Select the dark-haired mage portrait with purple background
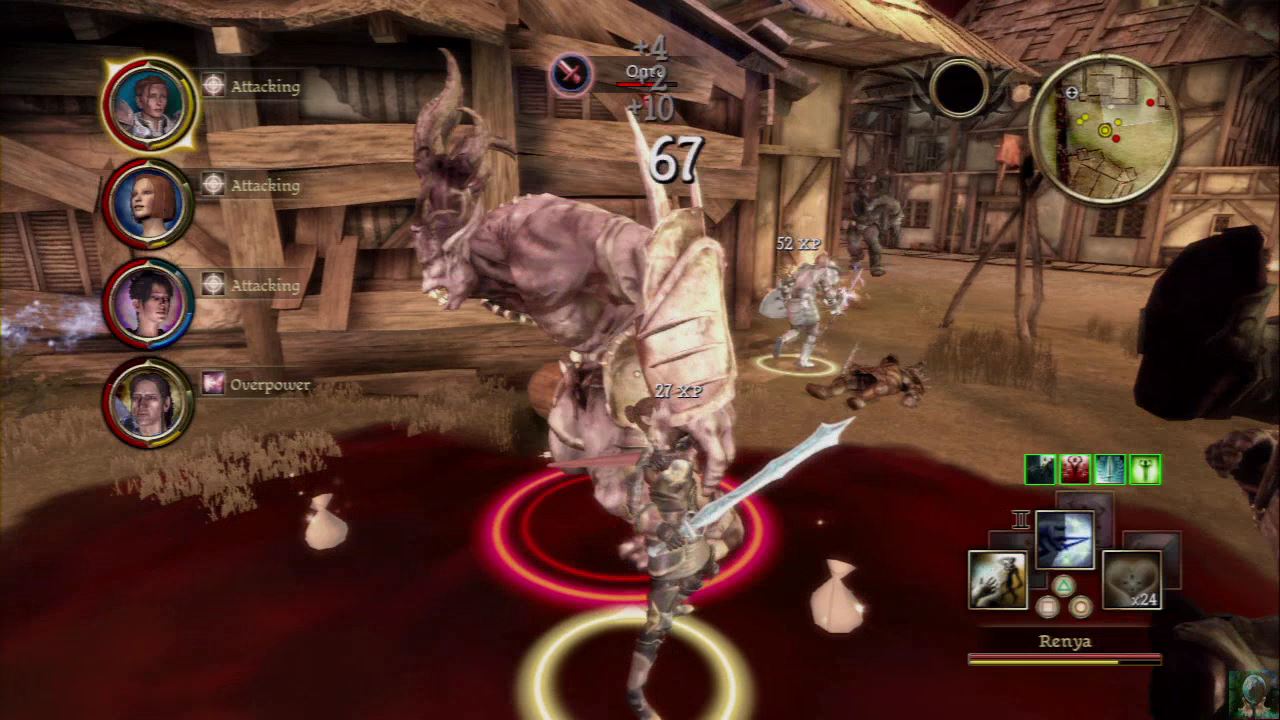 [150, 304]
